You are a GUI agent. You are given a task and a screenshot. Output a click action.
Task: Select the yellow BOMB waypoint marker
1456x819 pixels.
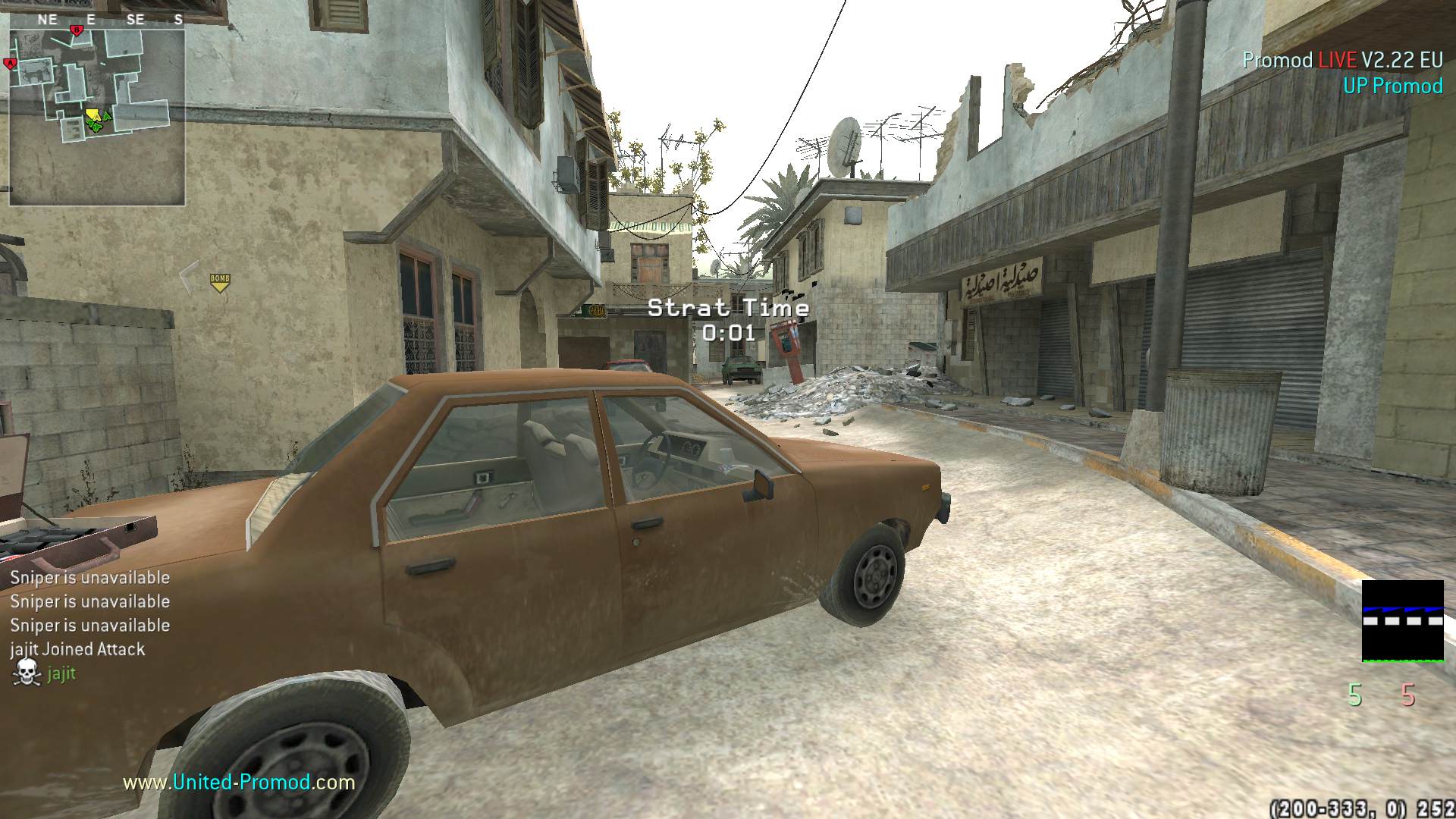220,283
